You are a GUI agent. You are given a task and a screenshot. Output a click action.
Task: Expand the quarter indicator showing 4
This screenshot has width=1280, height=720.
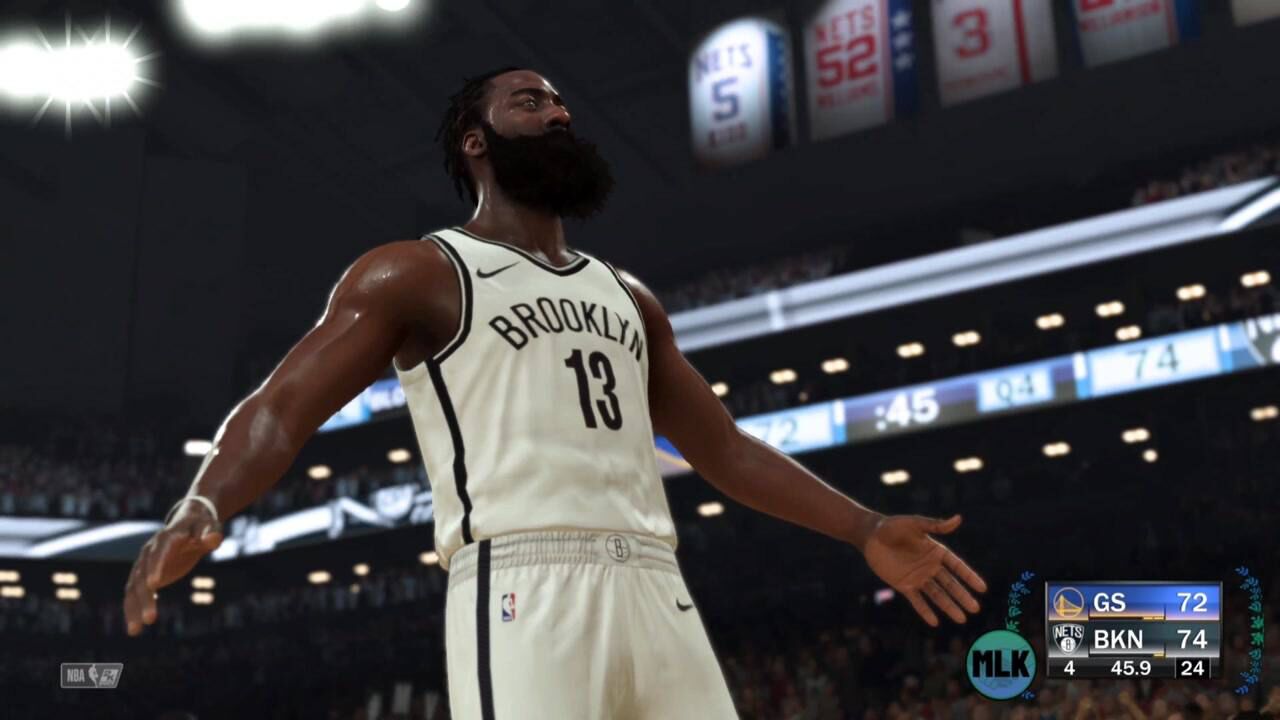click(1069, 666)
